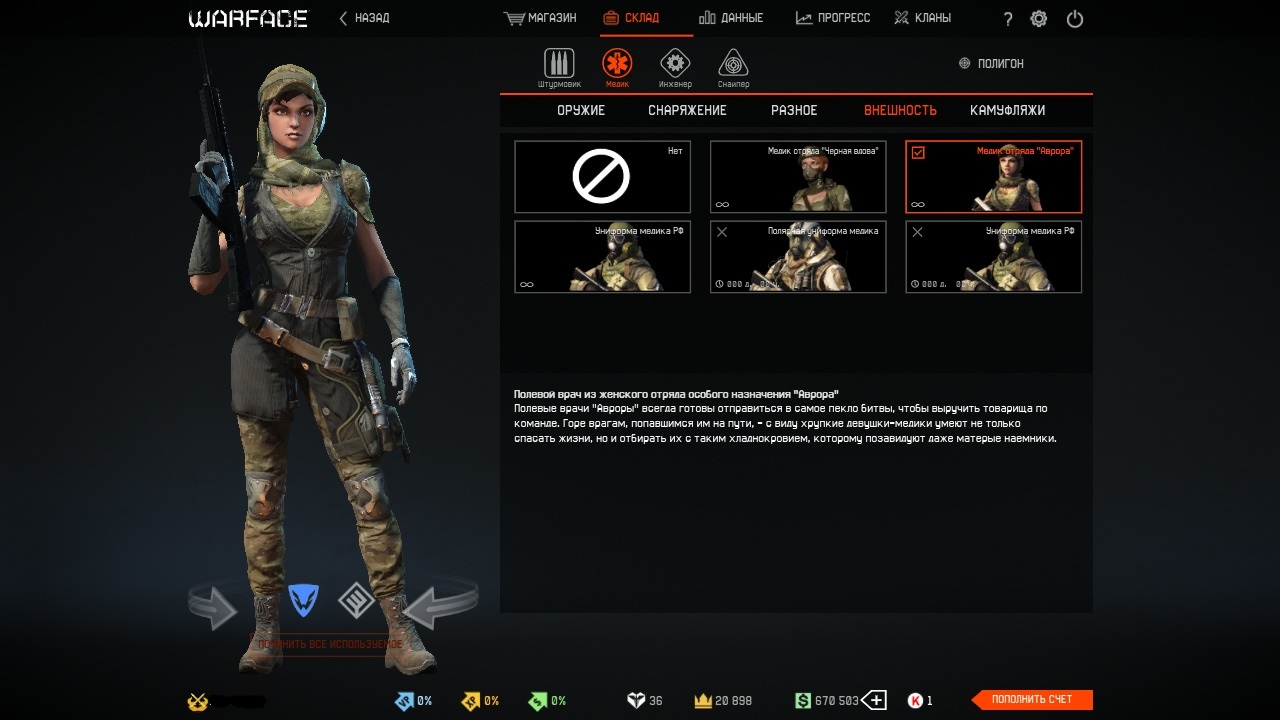Open the МАГАЗИН shop menu
The width and height of the screenshot is (1280, 720).
point(541,18)
